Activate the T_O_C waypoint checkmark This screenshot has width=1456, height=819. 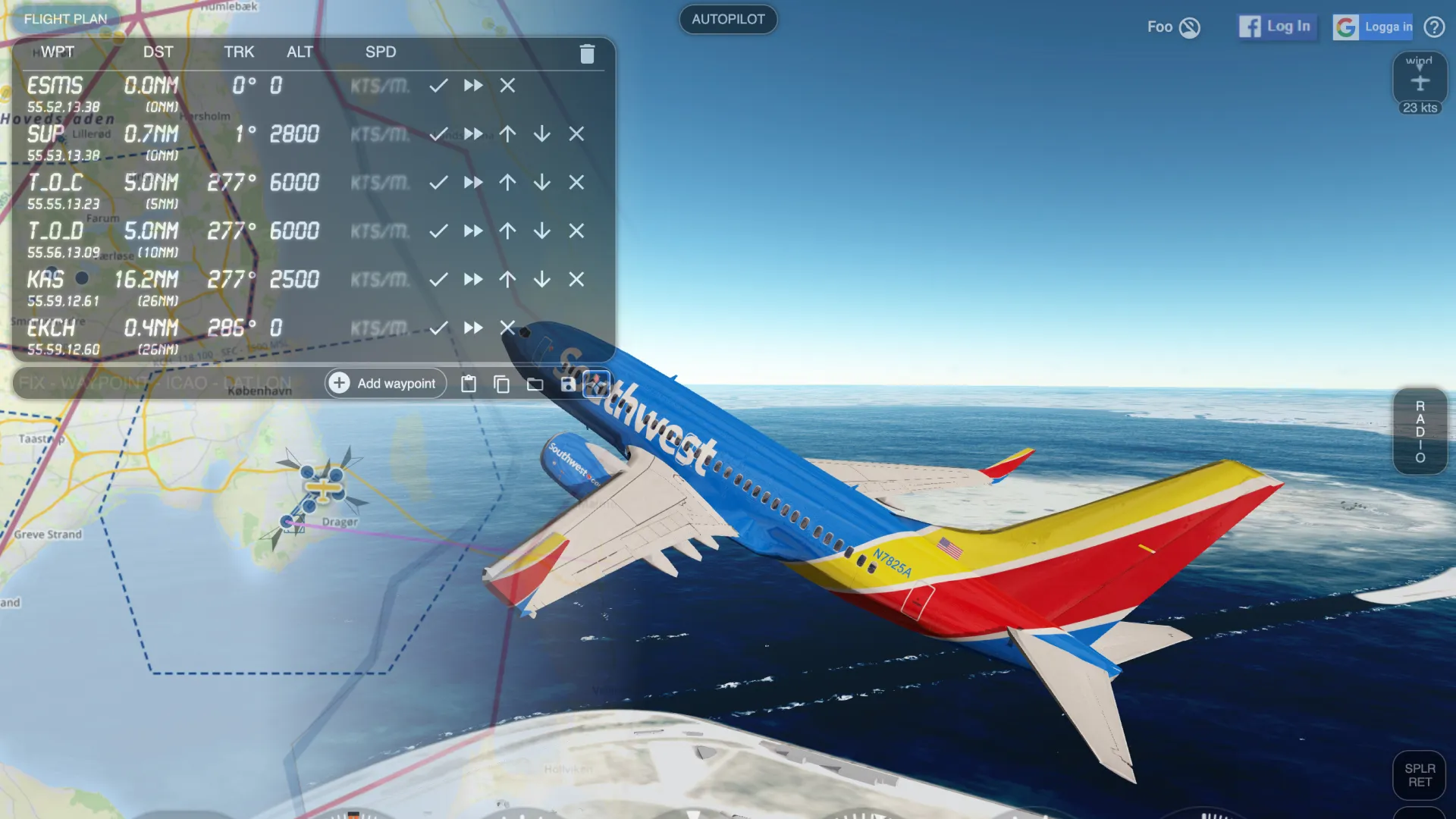pyautogui.click(x=438, y=182)
